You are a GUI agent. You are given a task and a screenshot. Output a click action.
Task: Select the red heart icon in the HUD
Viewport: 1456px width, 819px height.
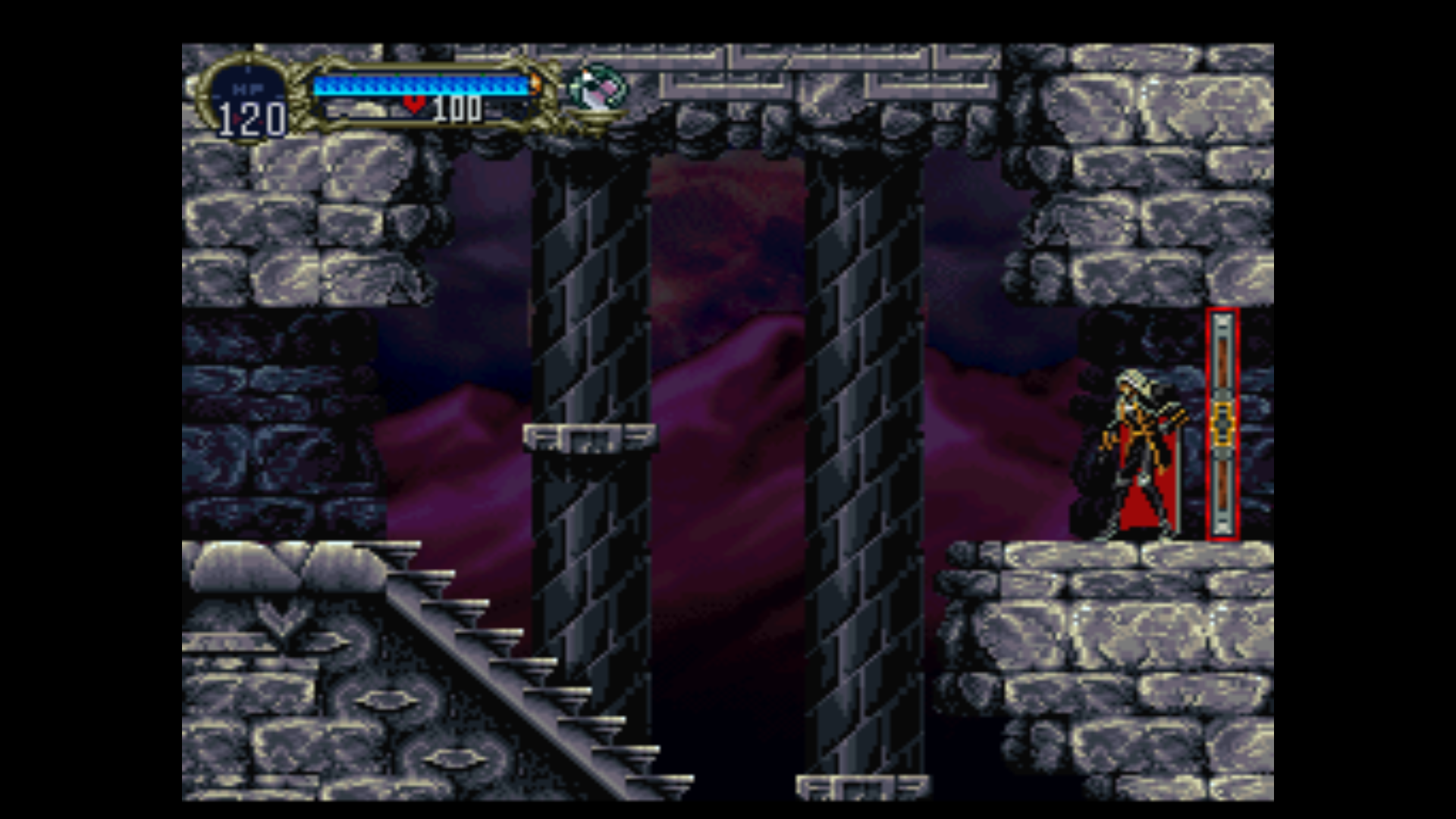tap(414, 105)
